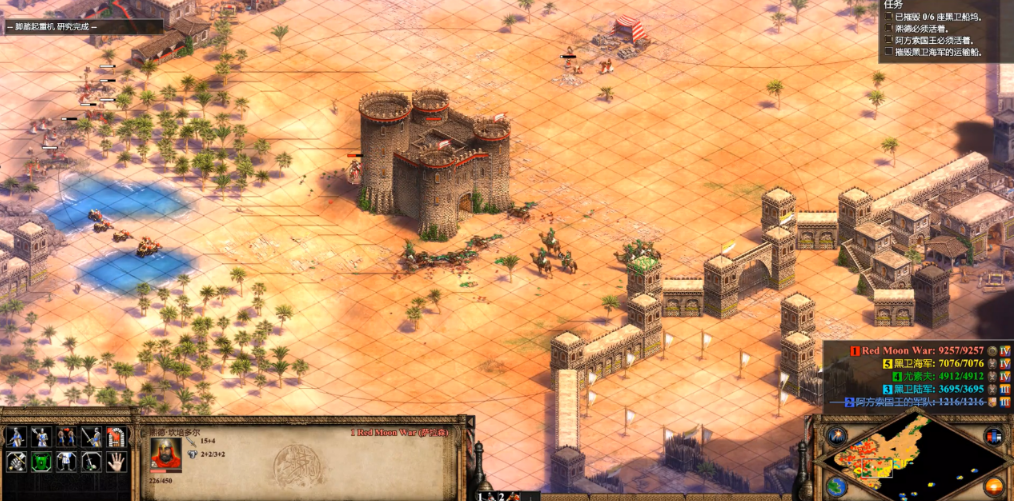Viewport: 1014px width, 501px height.
Task: Select El Cid's red-hooded unit portrait
Action: click(x=165, y=455)
